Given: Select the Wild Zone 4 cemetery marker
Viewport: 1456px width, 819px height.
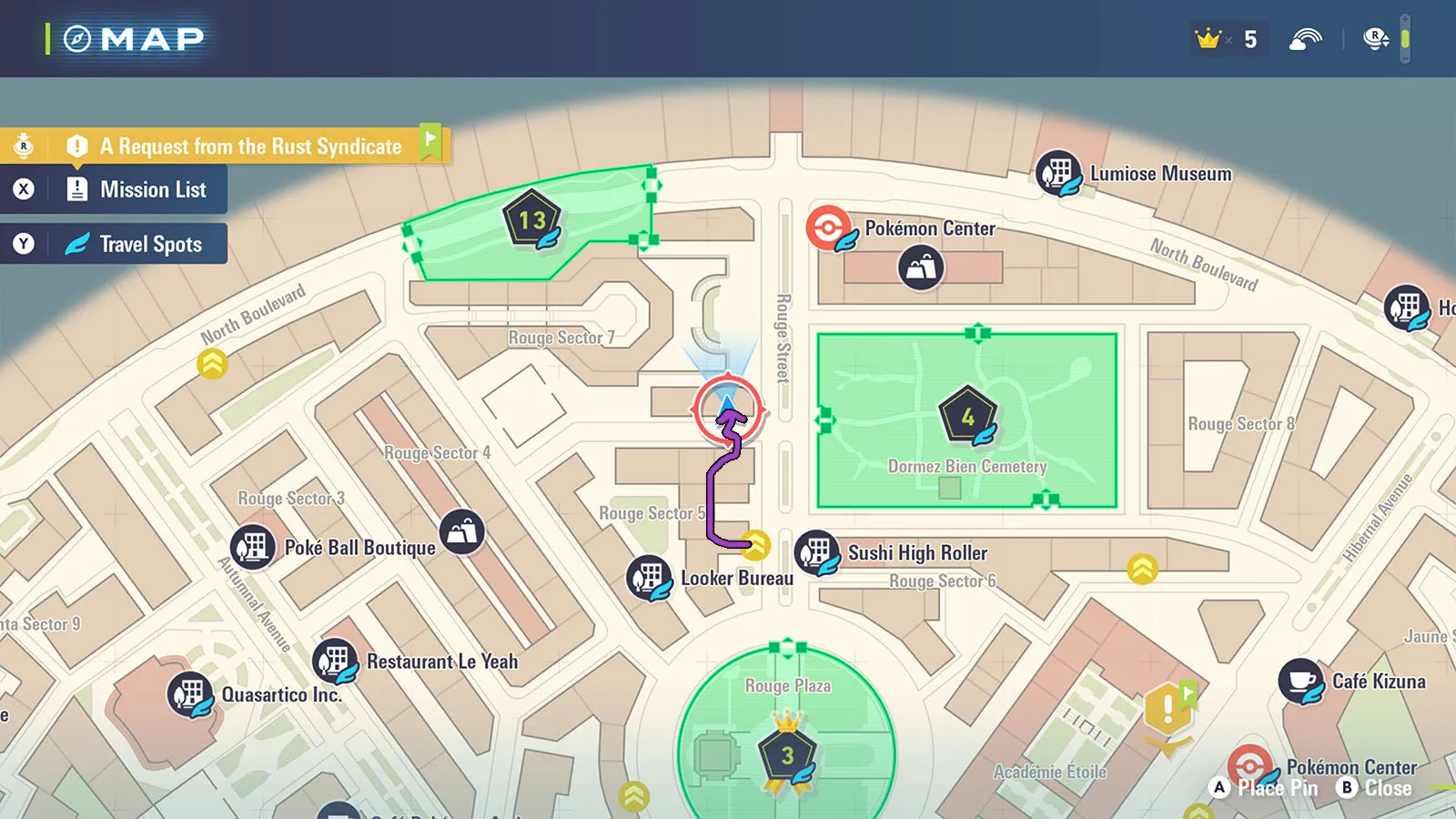Looking at the screenshot, I should (x=968, y=418).
